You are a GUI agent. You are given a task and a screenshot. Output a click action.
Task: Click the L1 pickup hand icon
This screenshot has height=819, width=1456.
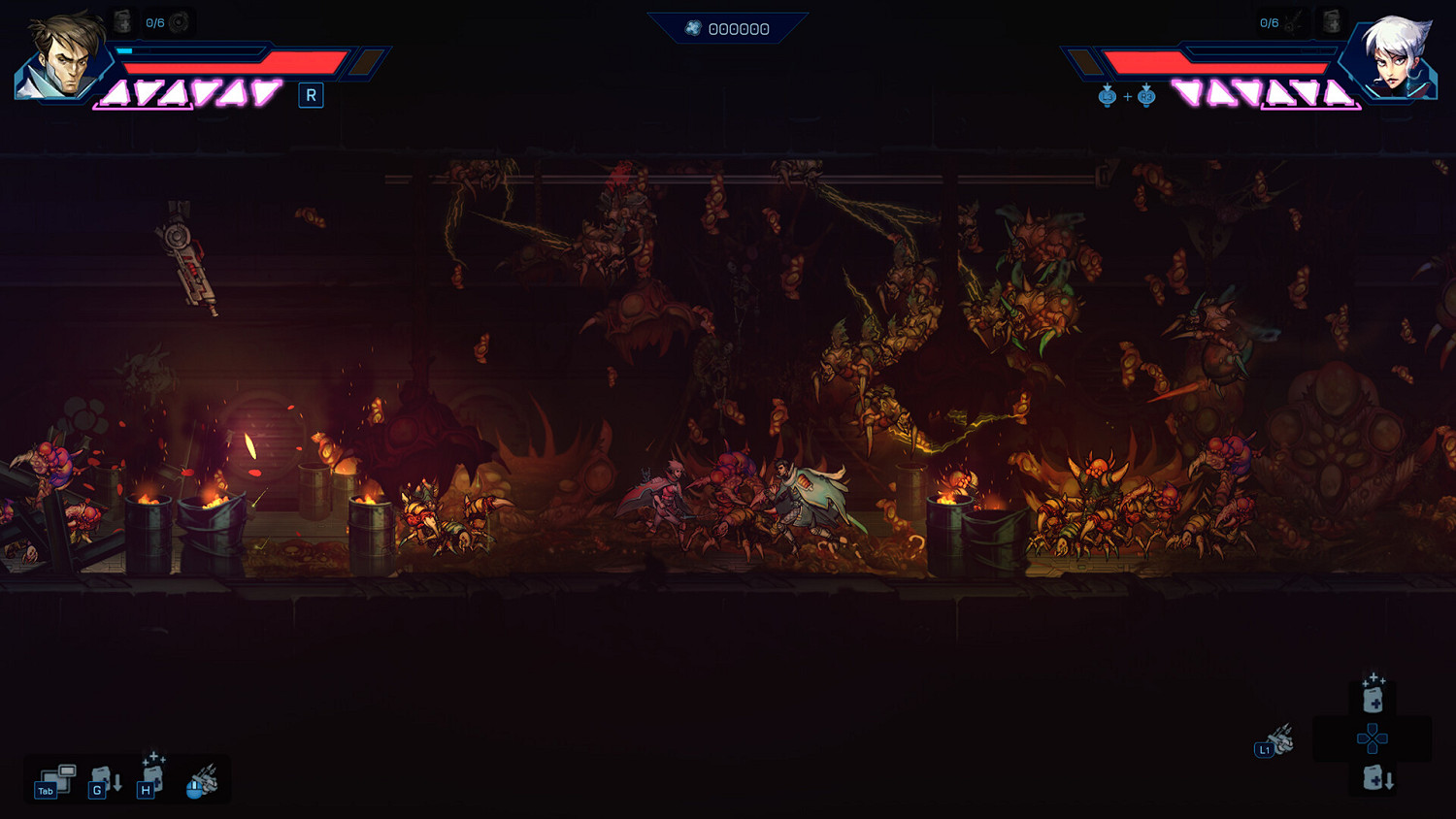pyautogui.click(x=1274, y=742)
